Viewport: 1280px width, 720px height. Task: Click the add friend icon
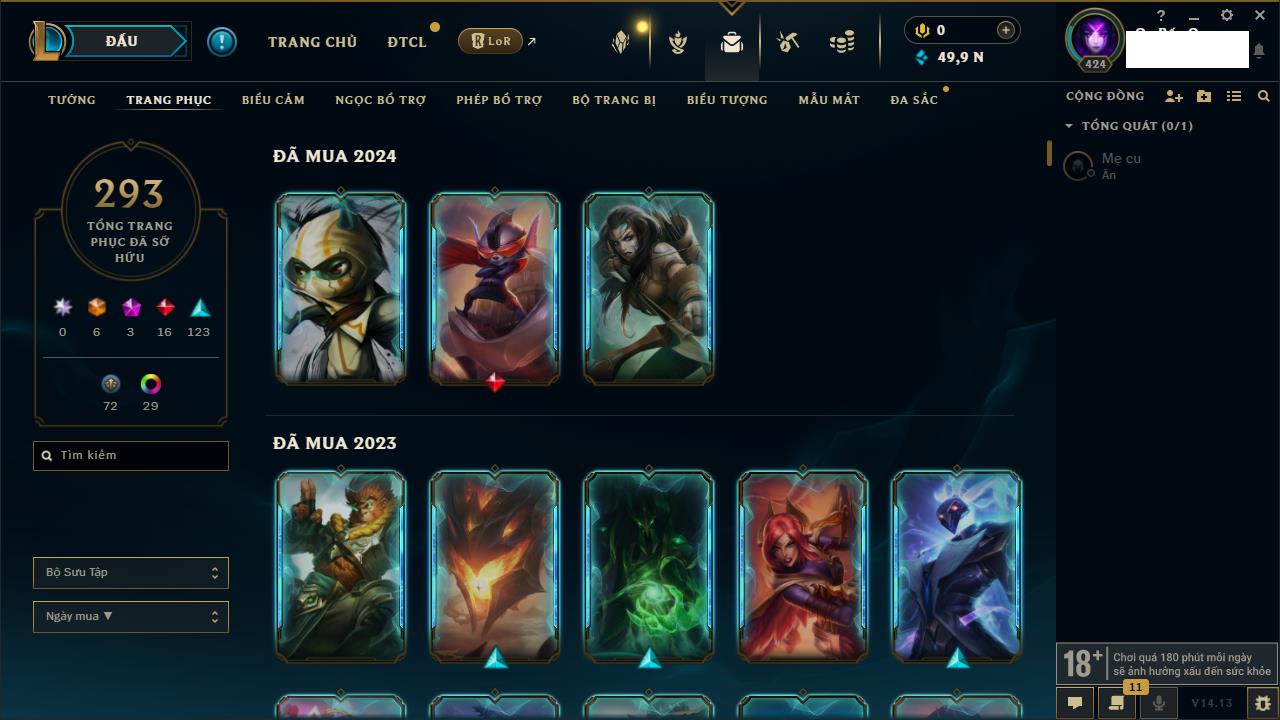coord(1174,96)
